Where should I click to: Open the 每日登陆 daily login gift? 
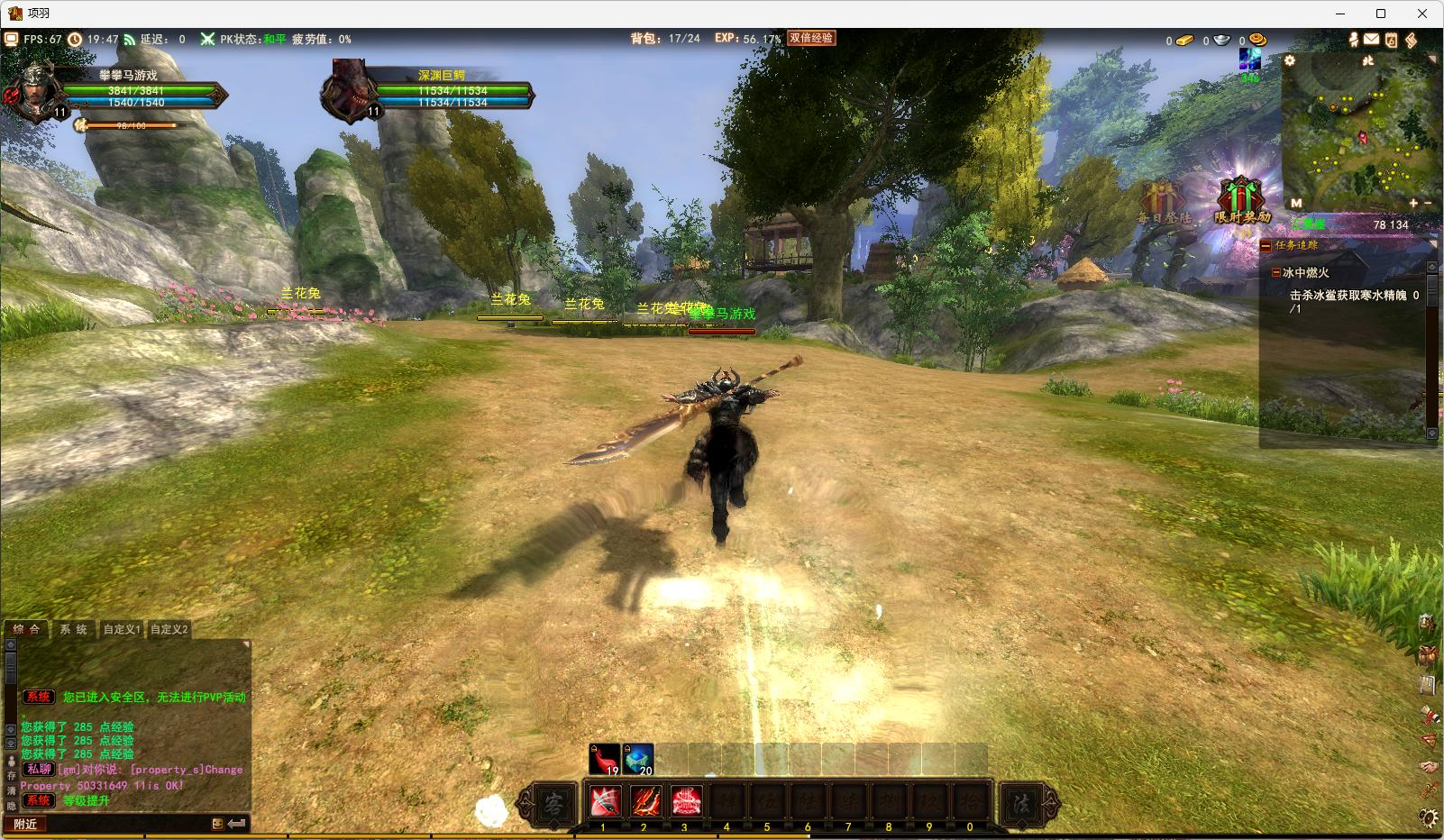click(x=1164, y=202)
